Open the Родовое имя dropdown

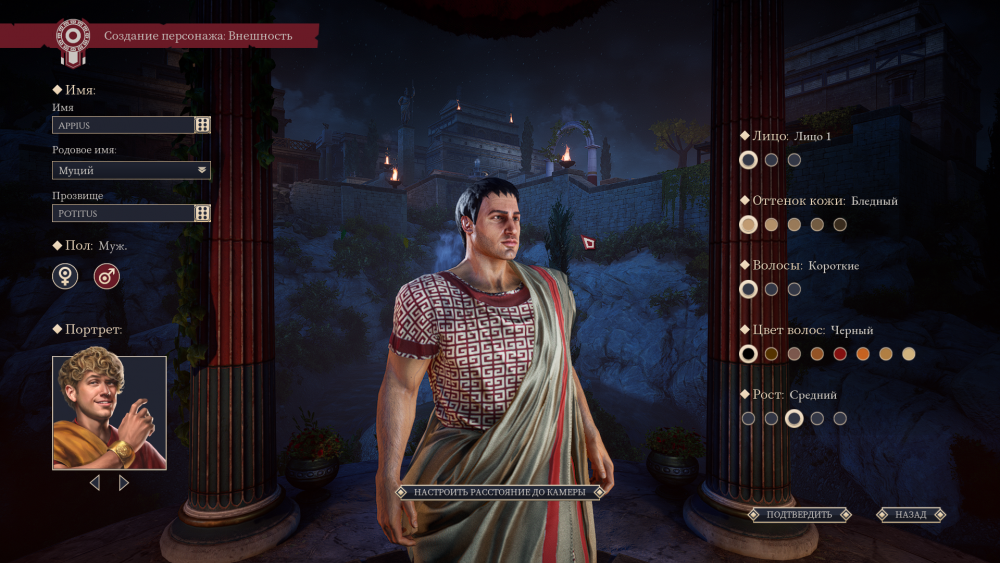coord(131,170)
